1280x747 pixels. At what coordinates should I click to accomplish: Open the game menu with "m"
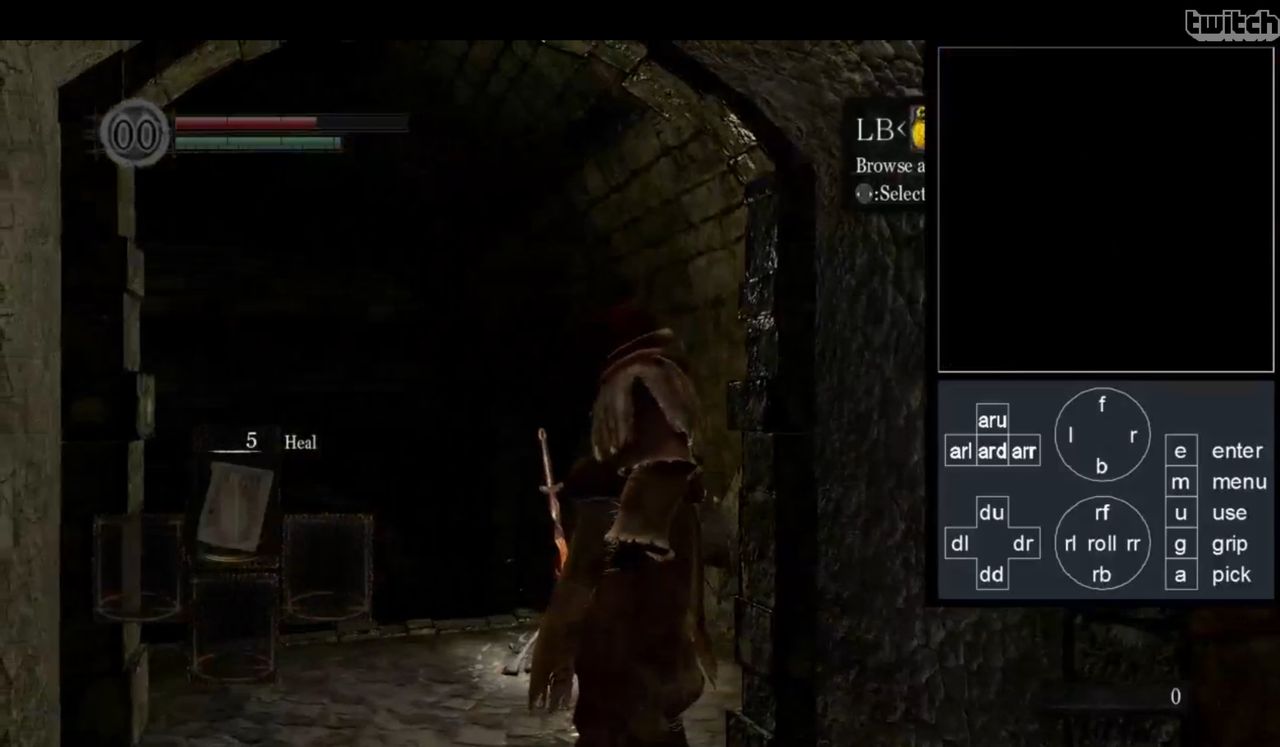[1181, 482]
